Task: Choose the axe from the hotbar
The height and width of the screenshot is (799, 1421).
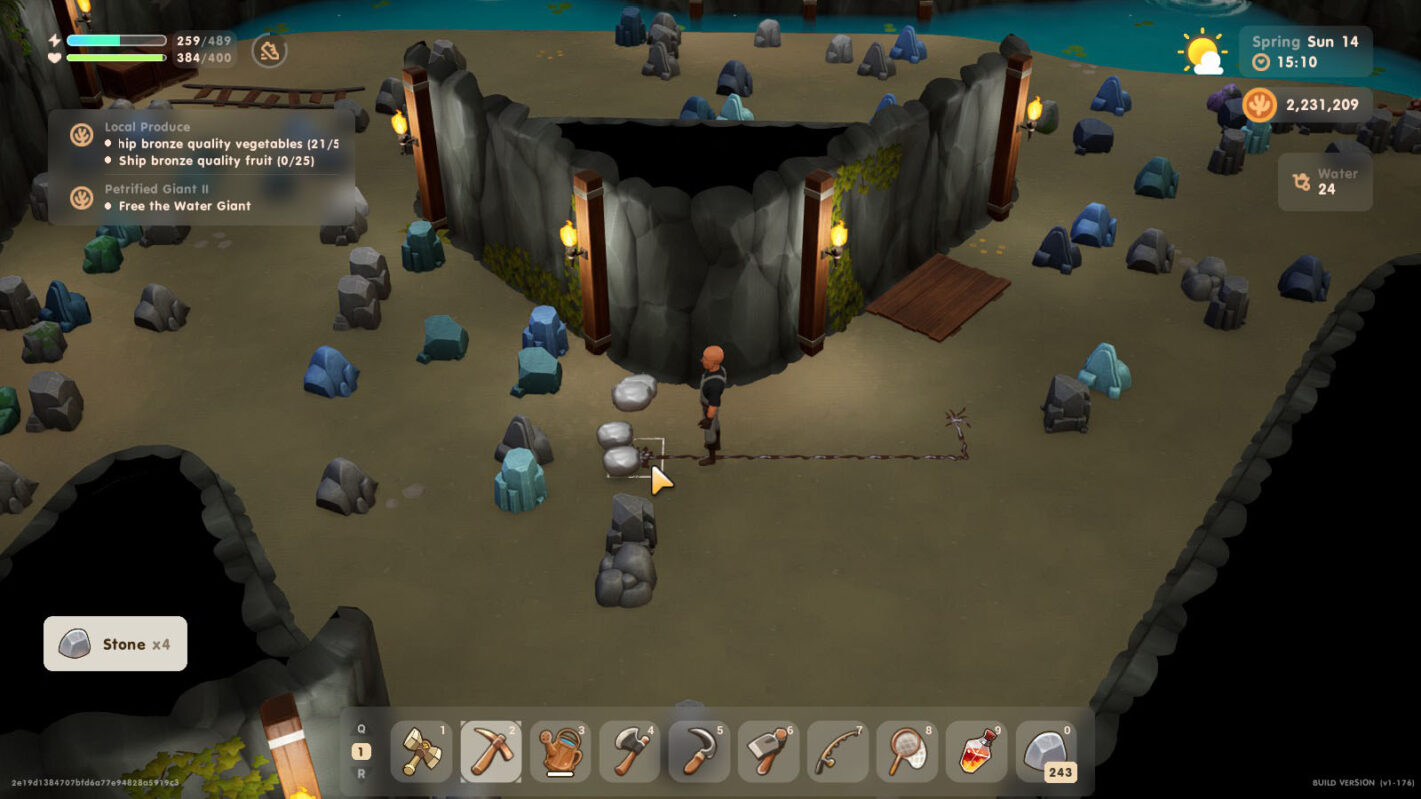Action: 630,752
